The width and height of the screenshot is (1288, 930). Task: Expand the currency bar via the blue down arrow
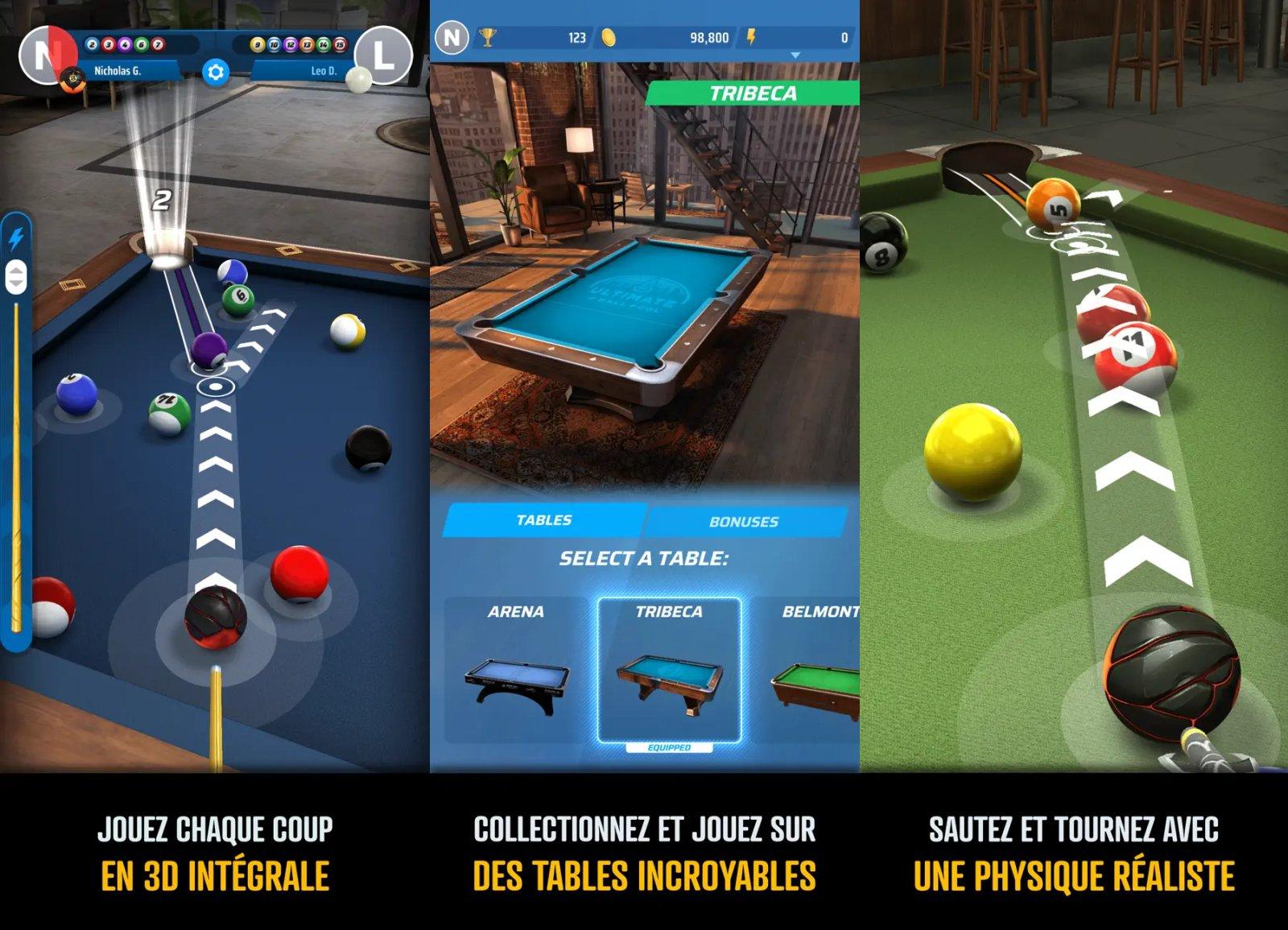pos(794,55)
